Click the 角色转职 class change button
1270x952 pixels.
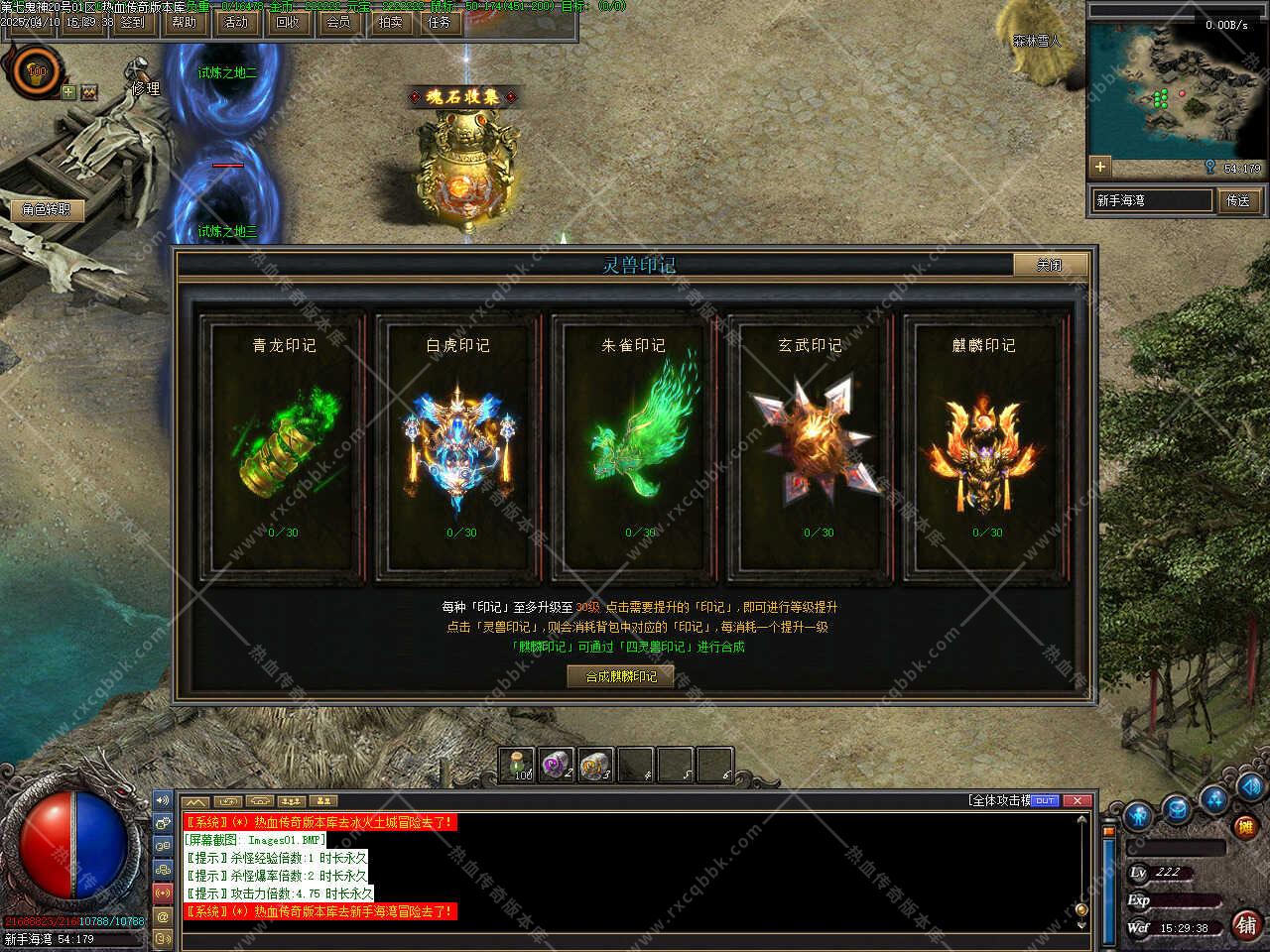[x=47, y=209]
